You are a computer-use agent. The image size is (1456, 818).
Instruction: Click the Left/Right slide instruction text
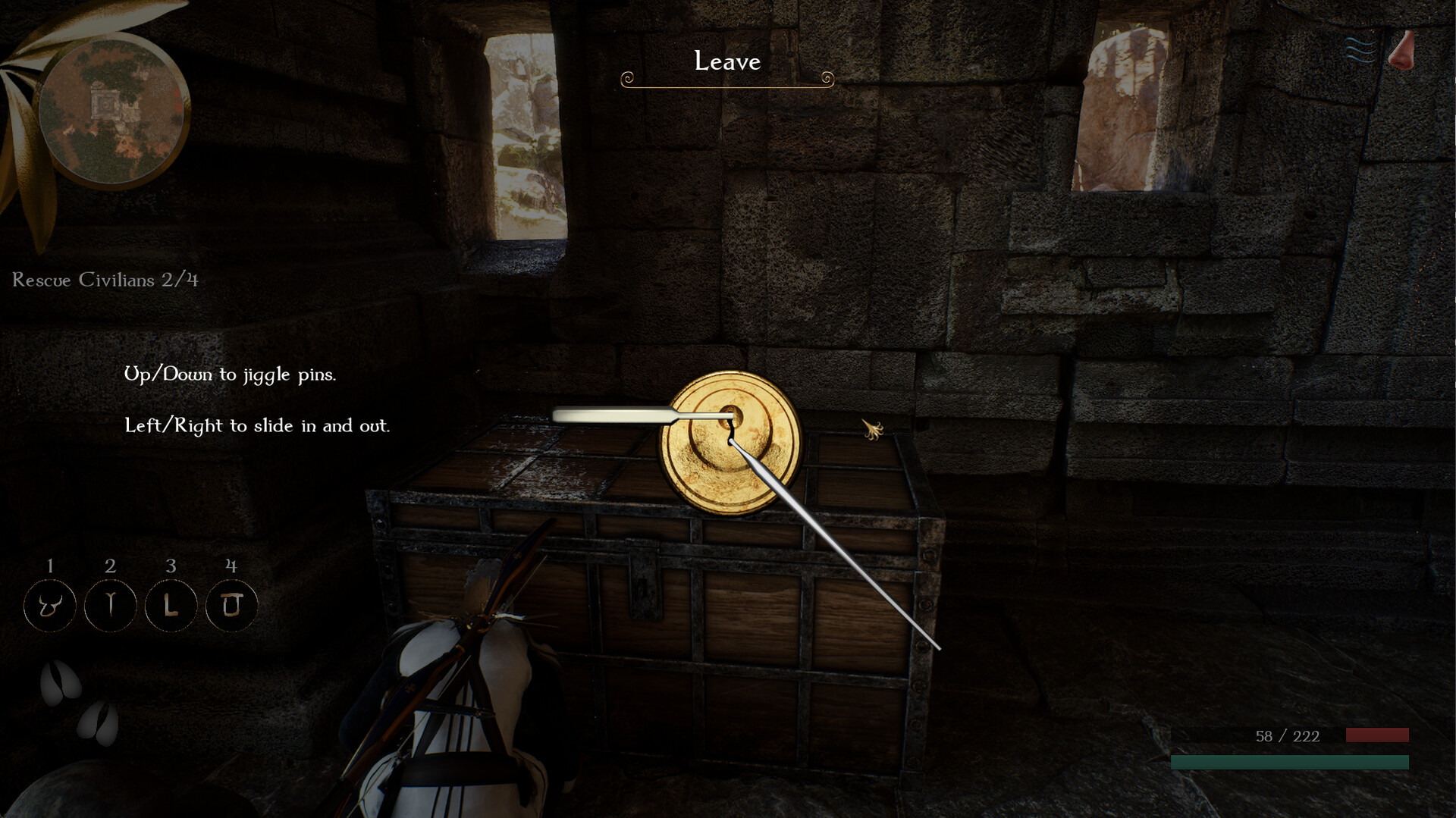pos(258,425)
